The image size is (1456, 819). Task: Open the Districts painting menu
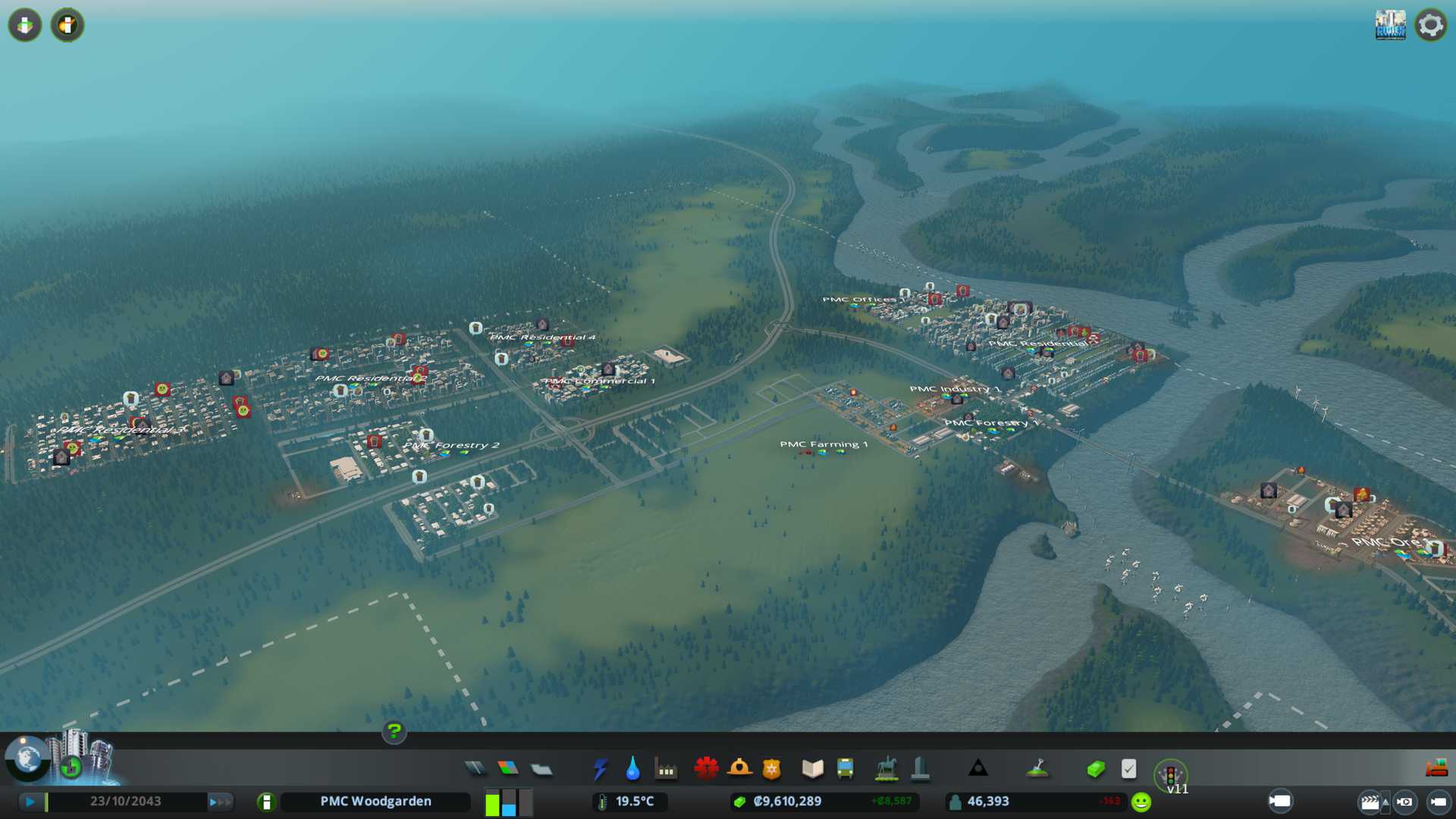(541, 769)
